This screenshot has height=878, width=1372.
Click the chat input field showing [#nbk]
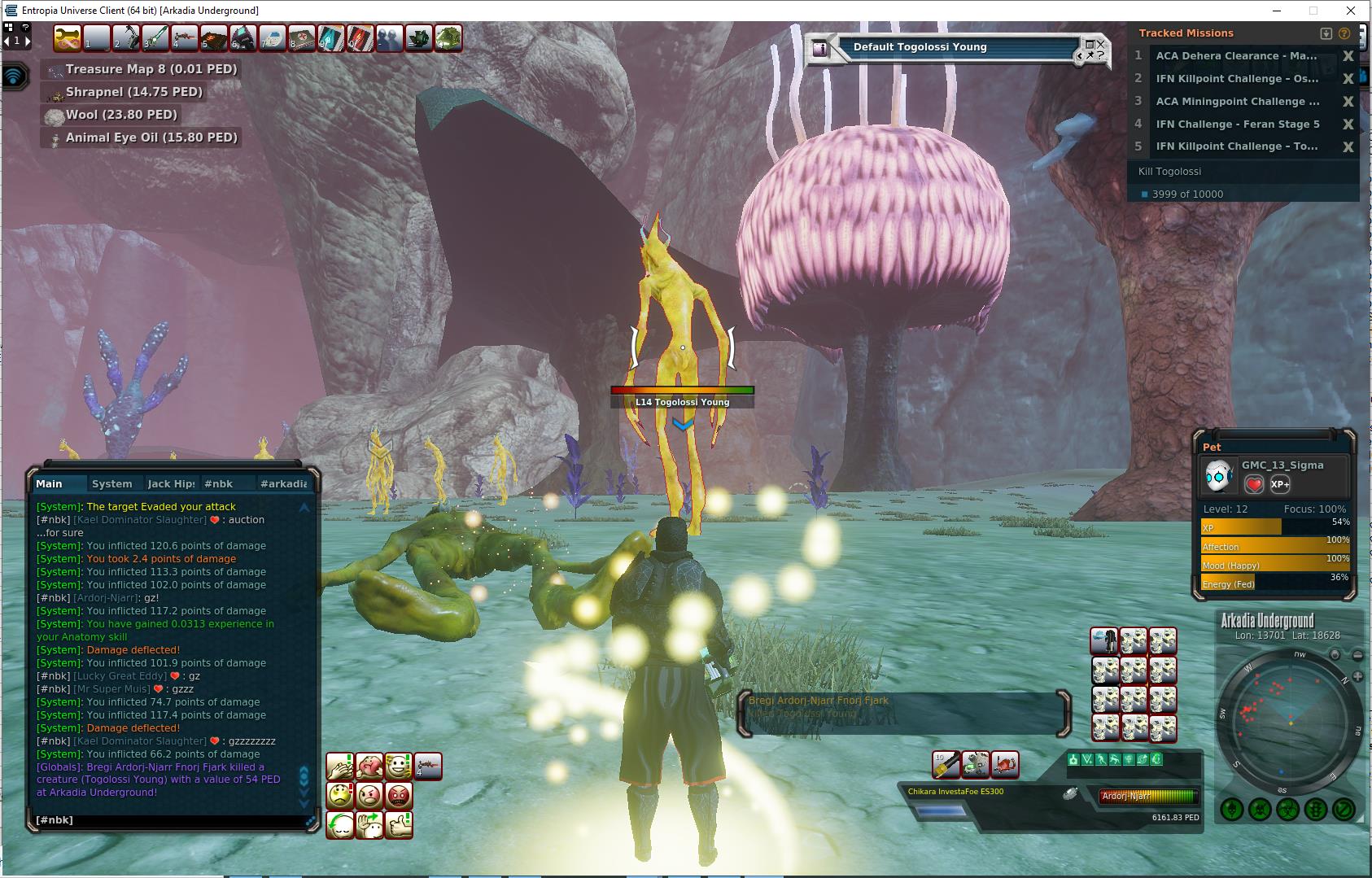(163, 820)
